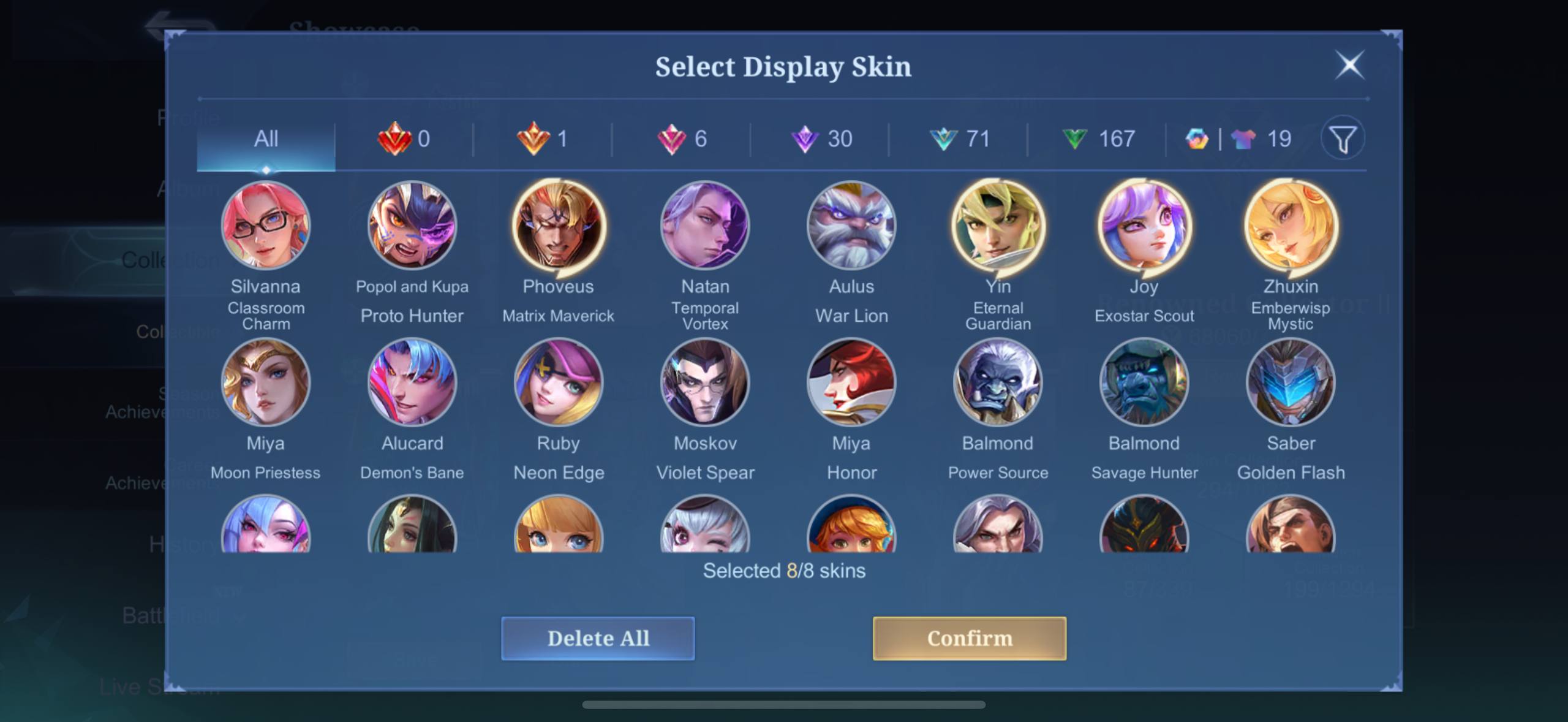The width and height of the screenshot is (1568, 722).
Task: Confirm the selected display skins
Action: click(x=969, y=638)
